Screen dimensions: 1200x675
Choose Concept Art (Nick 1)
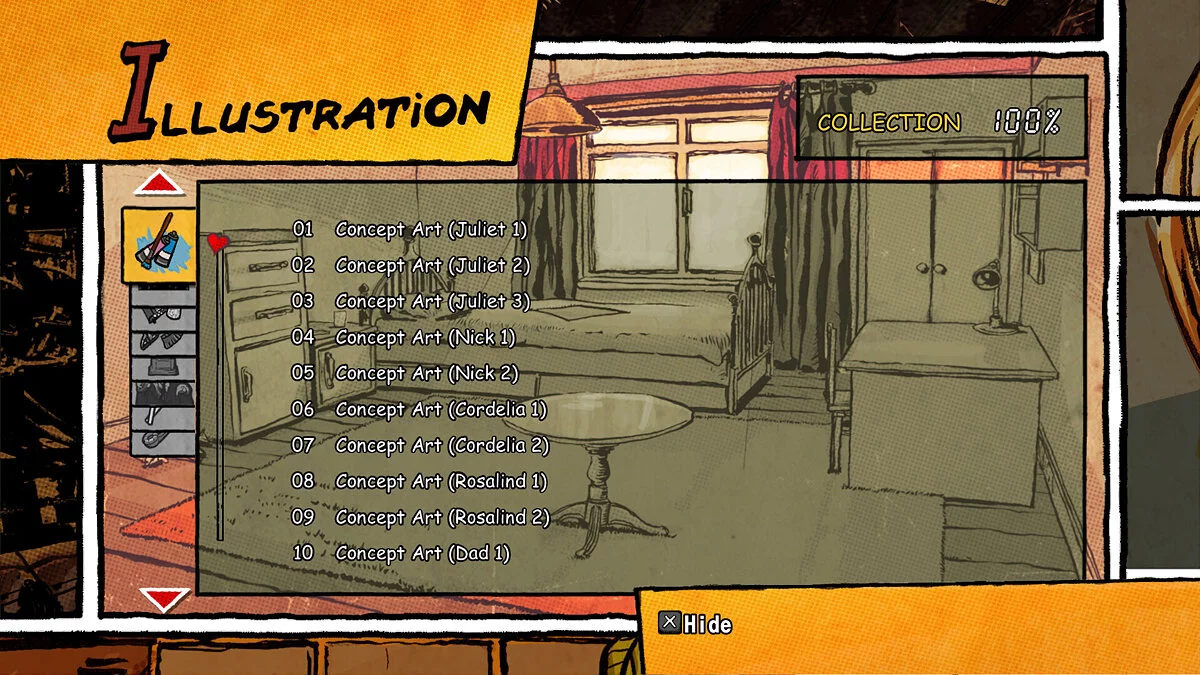click(425, 337)
